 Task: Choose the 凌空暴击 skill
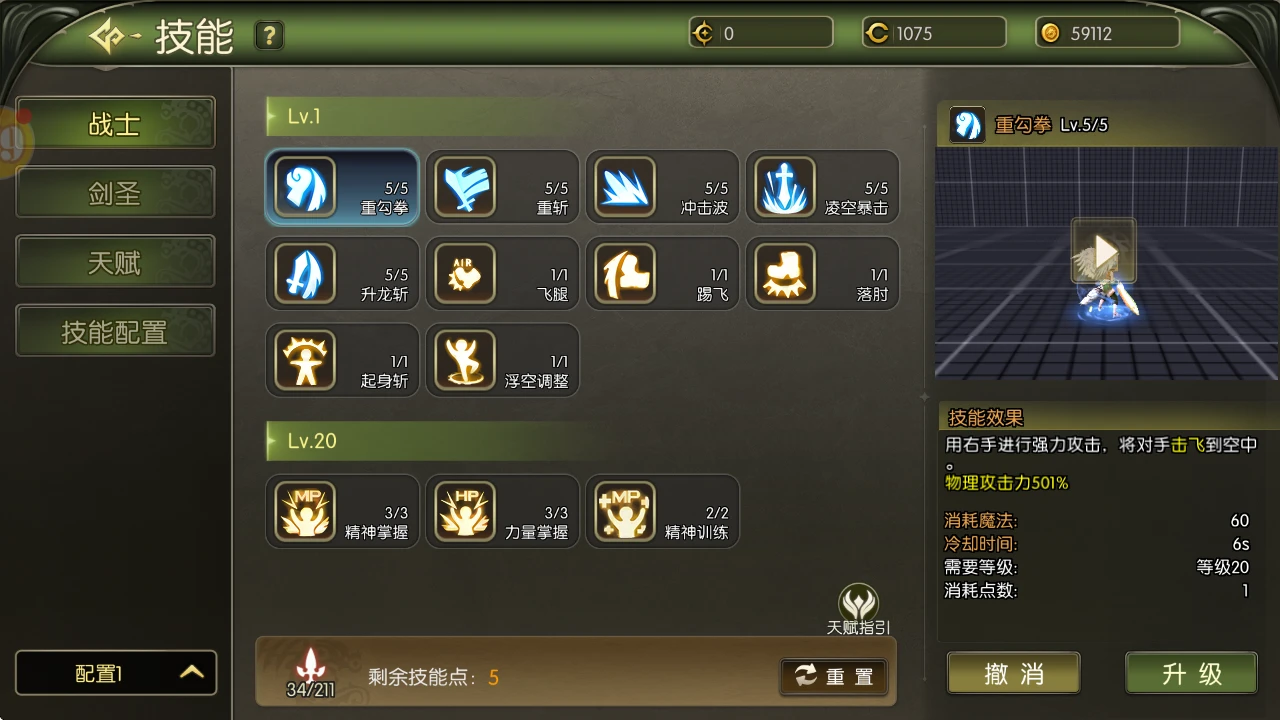click(x=822, y=187)
